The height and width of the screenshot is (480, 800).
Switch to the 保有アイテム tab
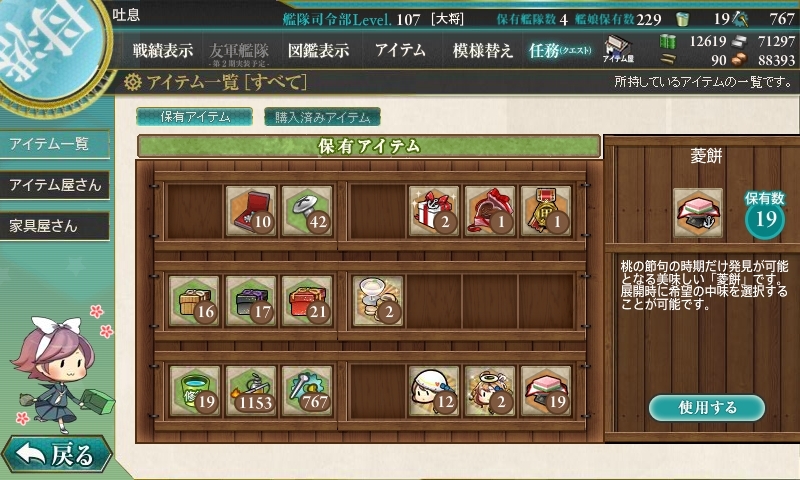click(194, 117)
